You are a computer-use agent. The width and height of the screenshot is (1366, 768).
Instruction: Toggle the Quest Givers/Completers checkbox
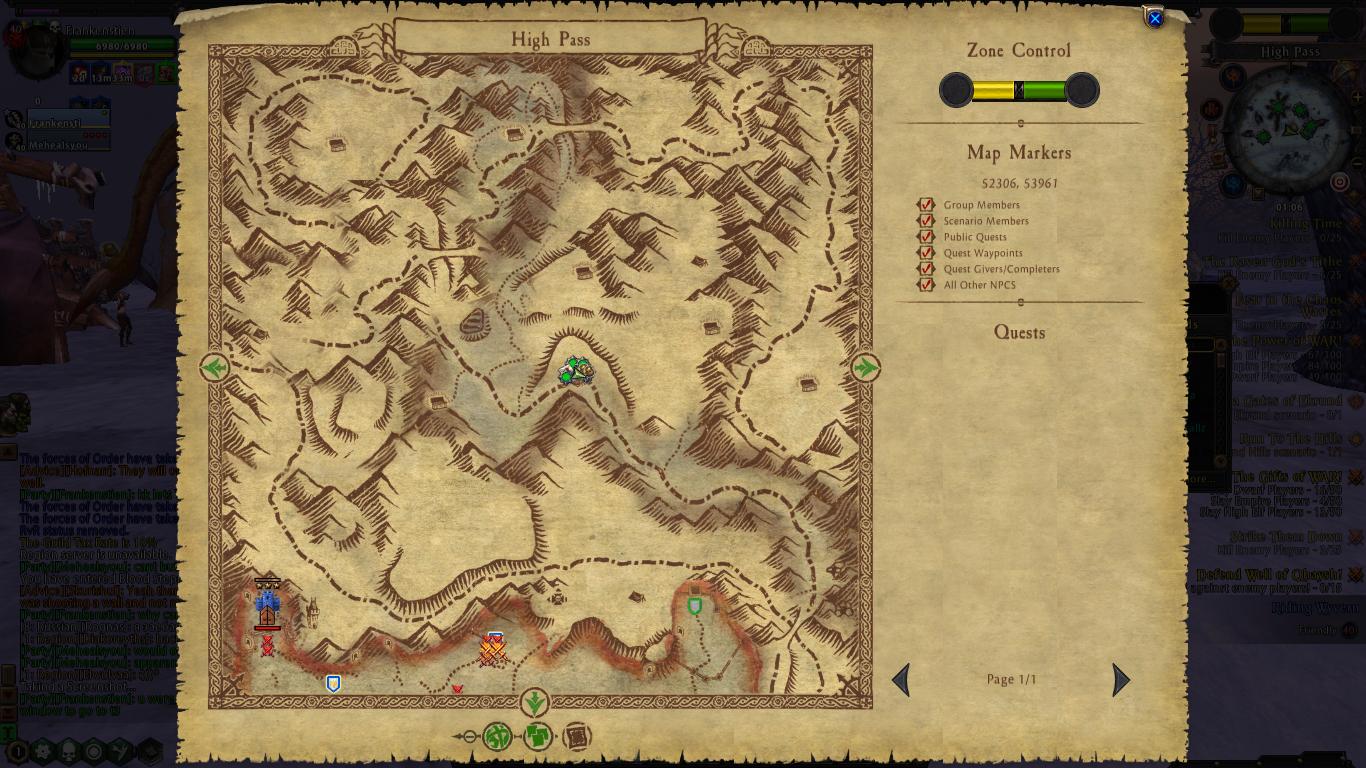927,269
